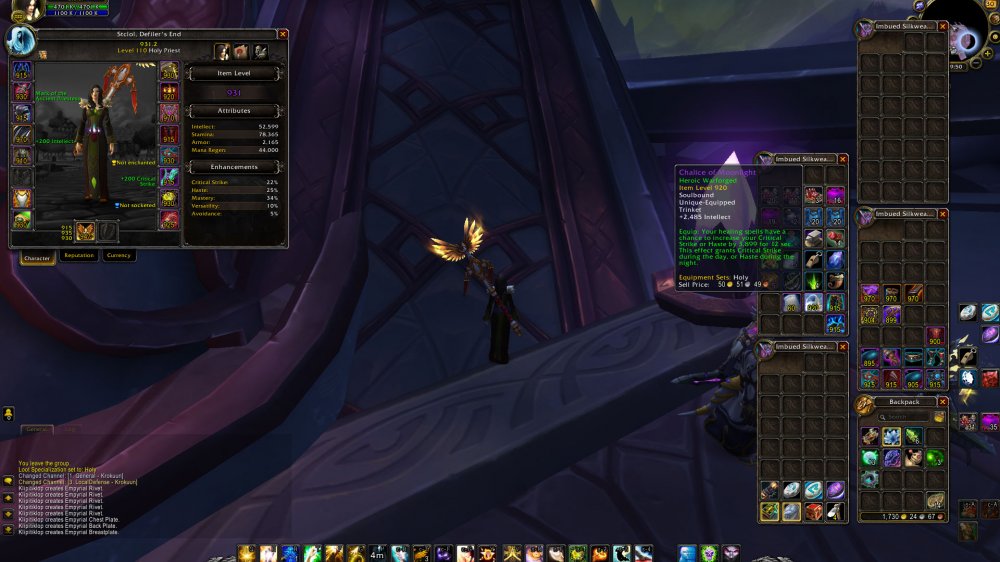Toggle the Enhancements stats section
This screenshot has width=1000, height=562.
pyautogui.click(x=234, y=166)
